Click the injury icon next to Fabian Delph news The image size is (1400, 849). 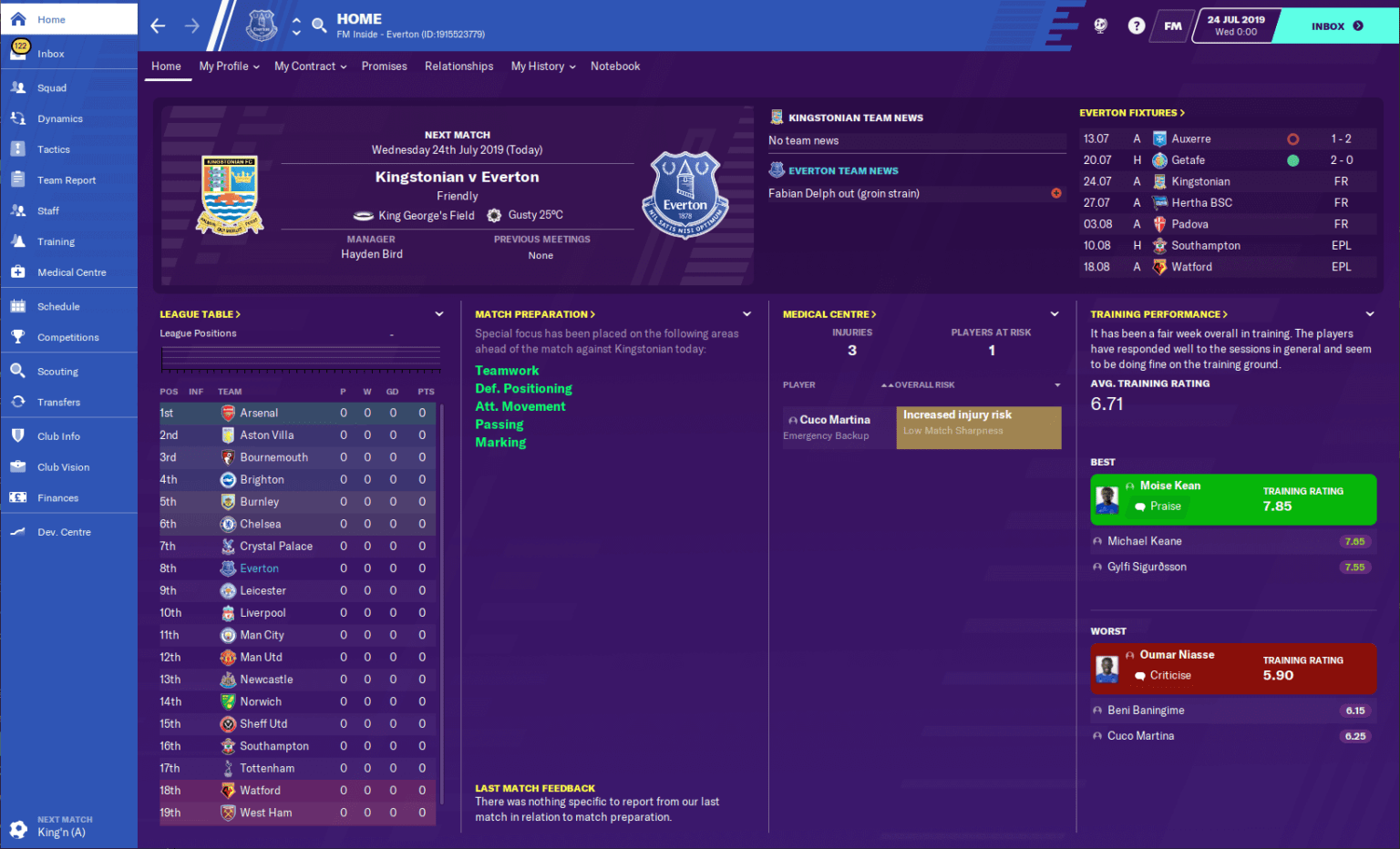pos(1056,193)
